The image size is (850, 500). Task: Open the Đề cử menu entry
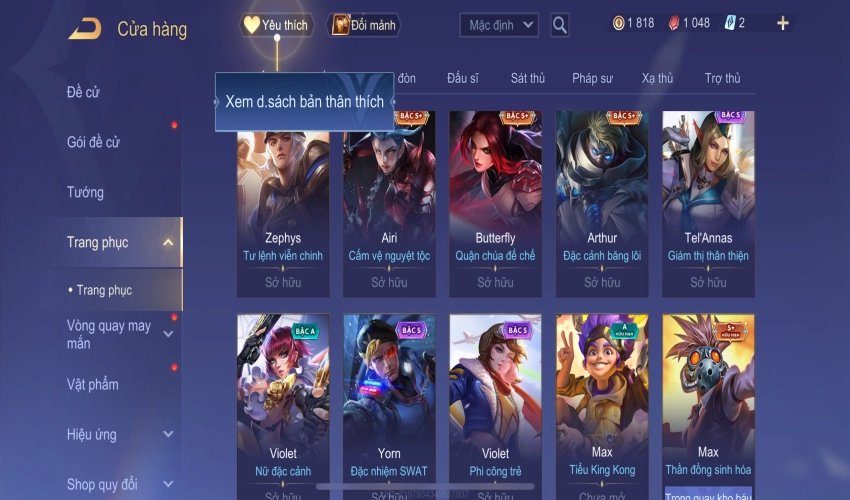pyautogui.click(x=84, y=93)
